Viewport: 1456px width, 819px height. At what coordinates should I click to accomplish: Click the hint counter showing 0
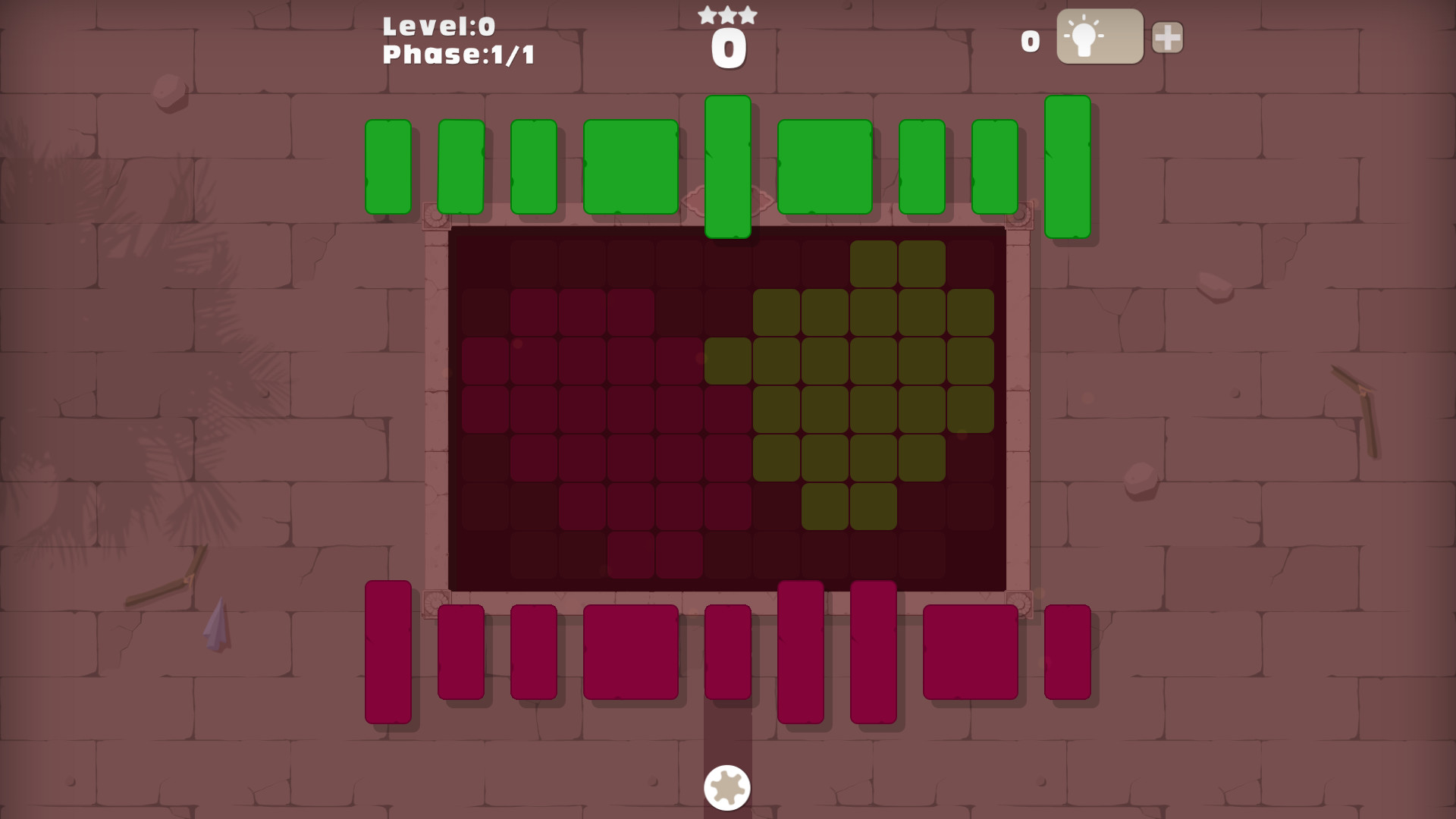(1030, 42)
